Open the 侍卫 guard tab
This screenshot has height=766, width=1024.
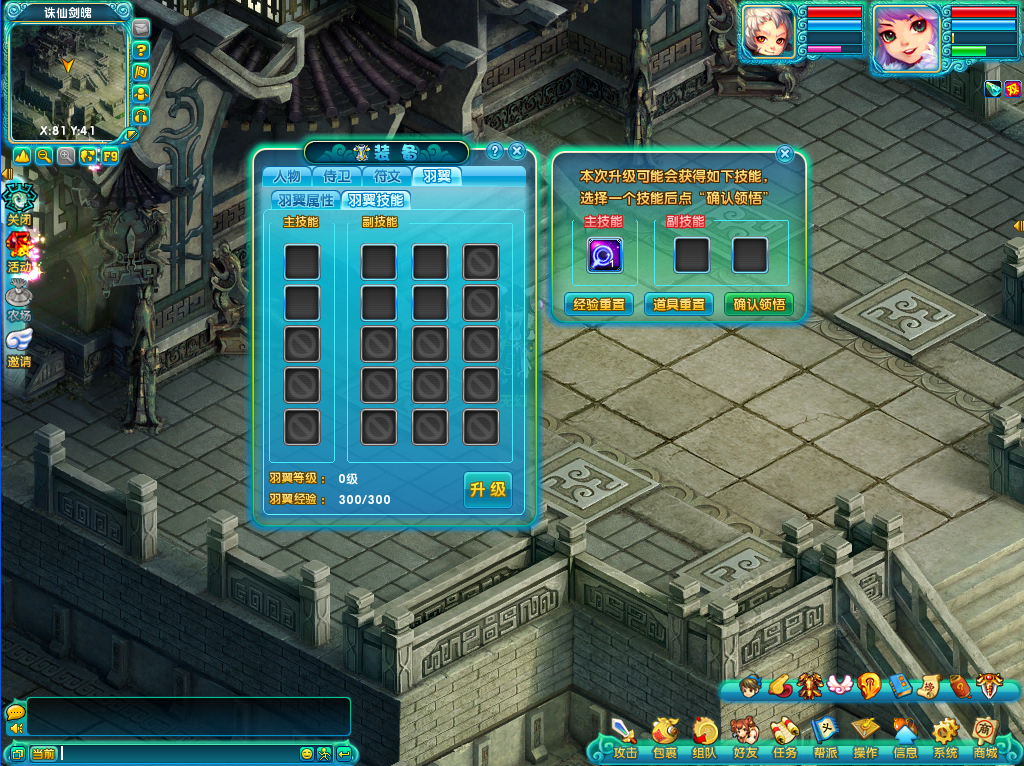337,177
